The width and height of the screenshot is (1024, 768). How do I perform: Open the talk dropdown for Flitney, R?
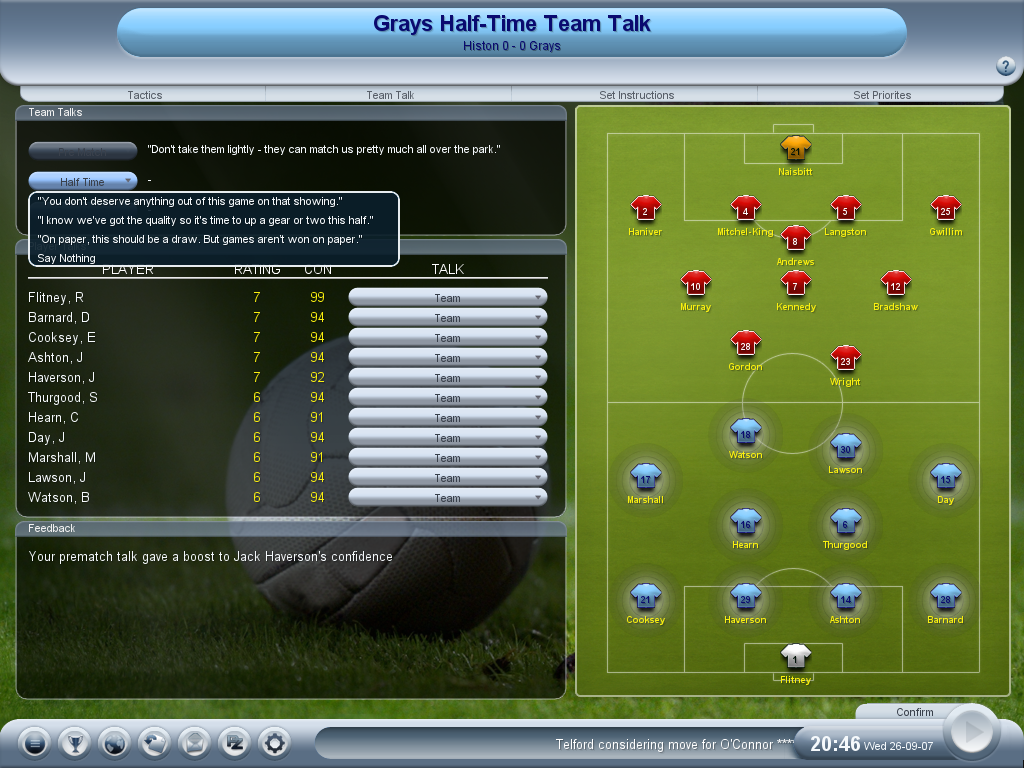coord(447,297)
